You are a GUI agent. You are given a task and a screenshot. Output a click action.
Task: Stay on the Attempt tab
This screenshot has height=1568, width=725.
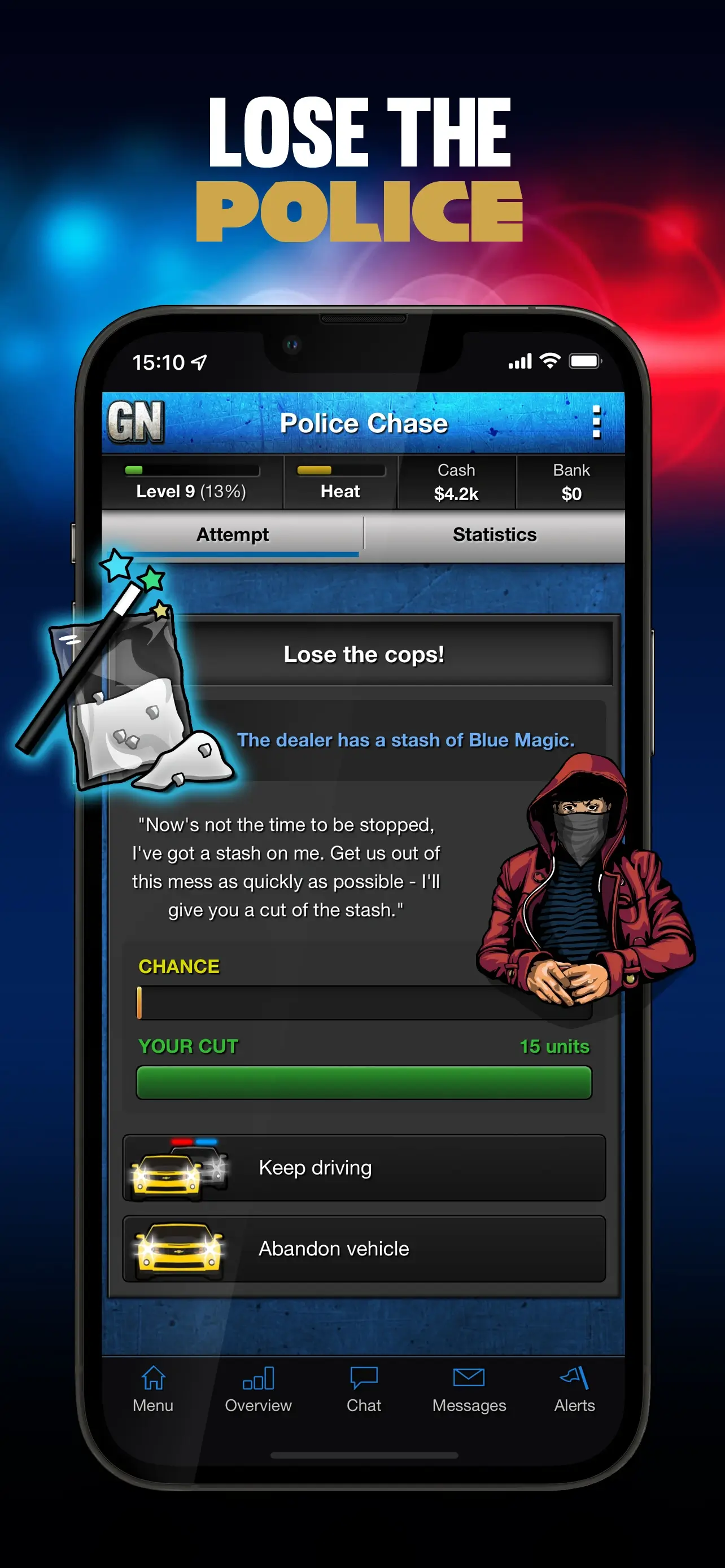pyautogui.click(x=232, y=534)
